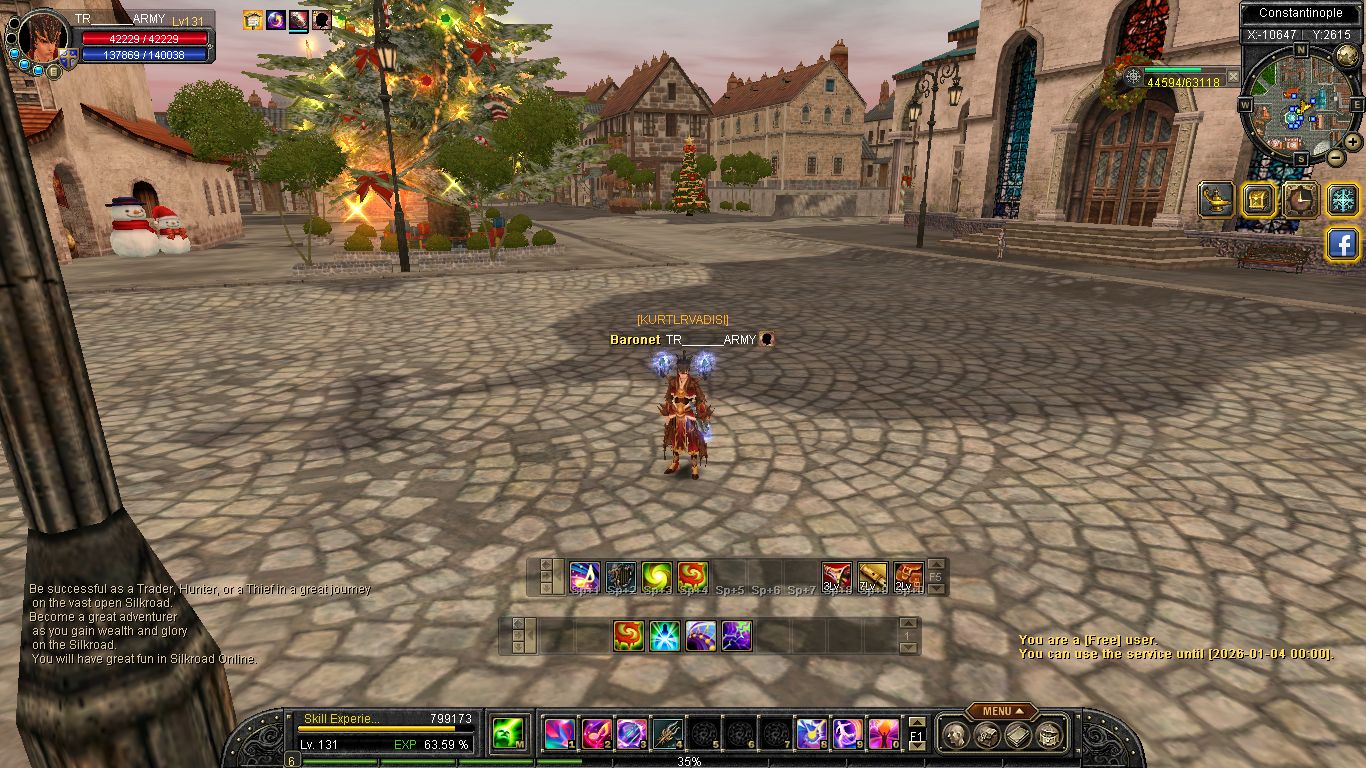Cast the purple lightning skill
Viewport: 1366px width, 768px height.
737,636
